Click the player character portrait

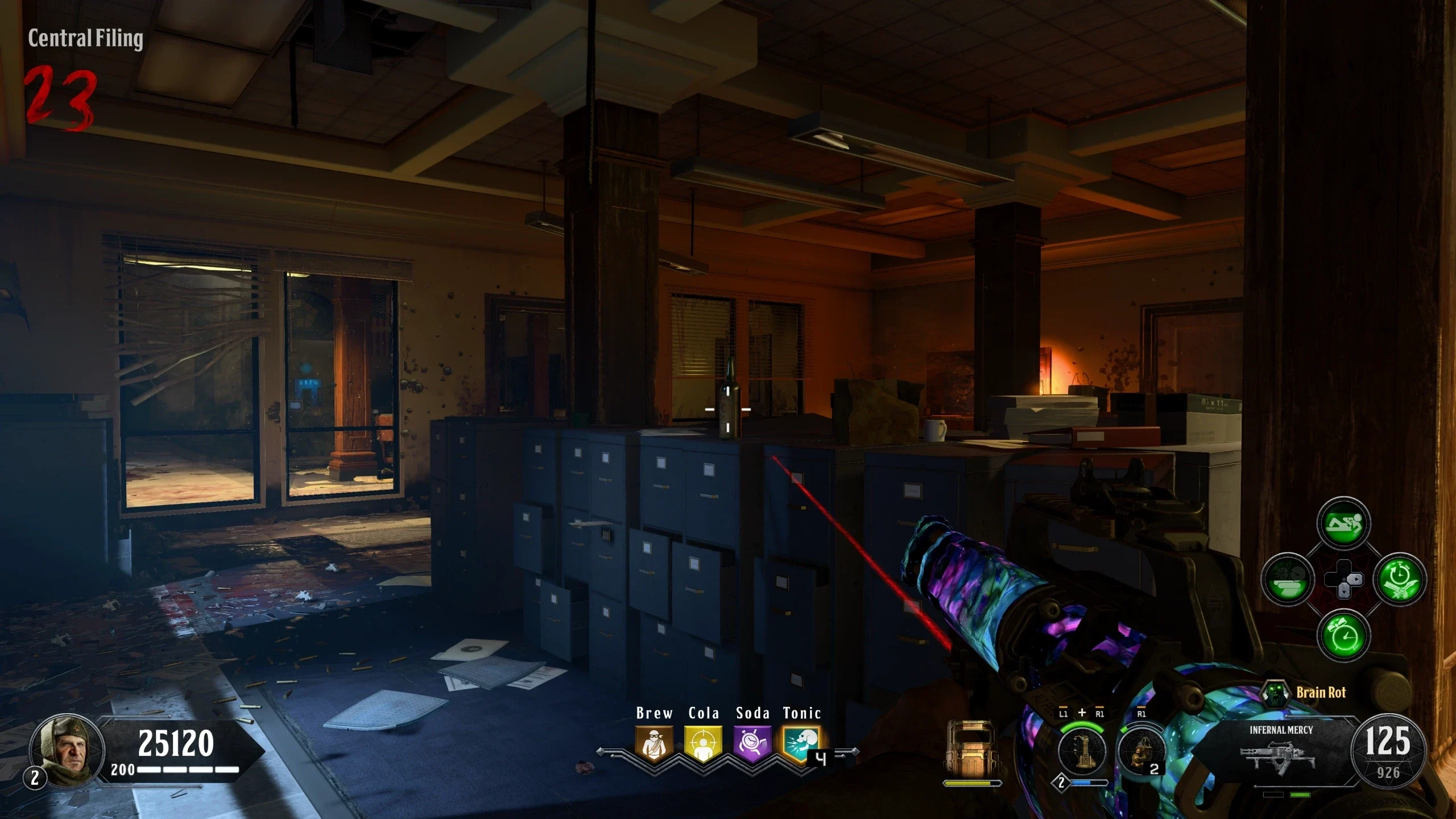[67, 751]
